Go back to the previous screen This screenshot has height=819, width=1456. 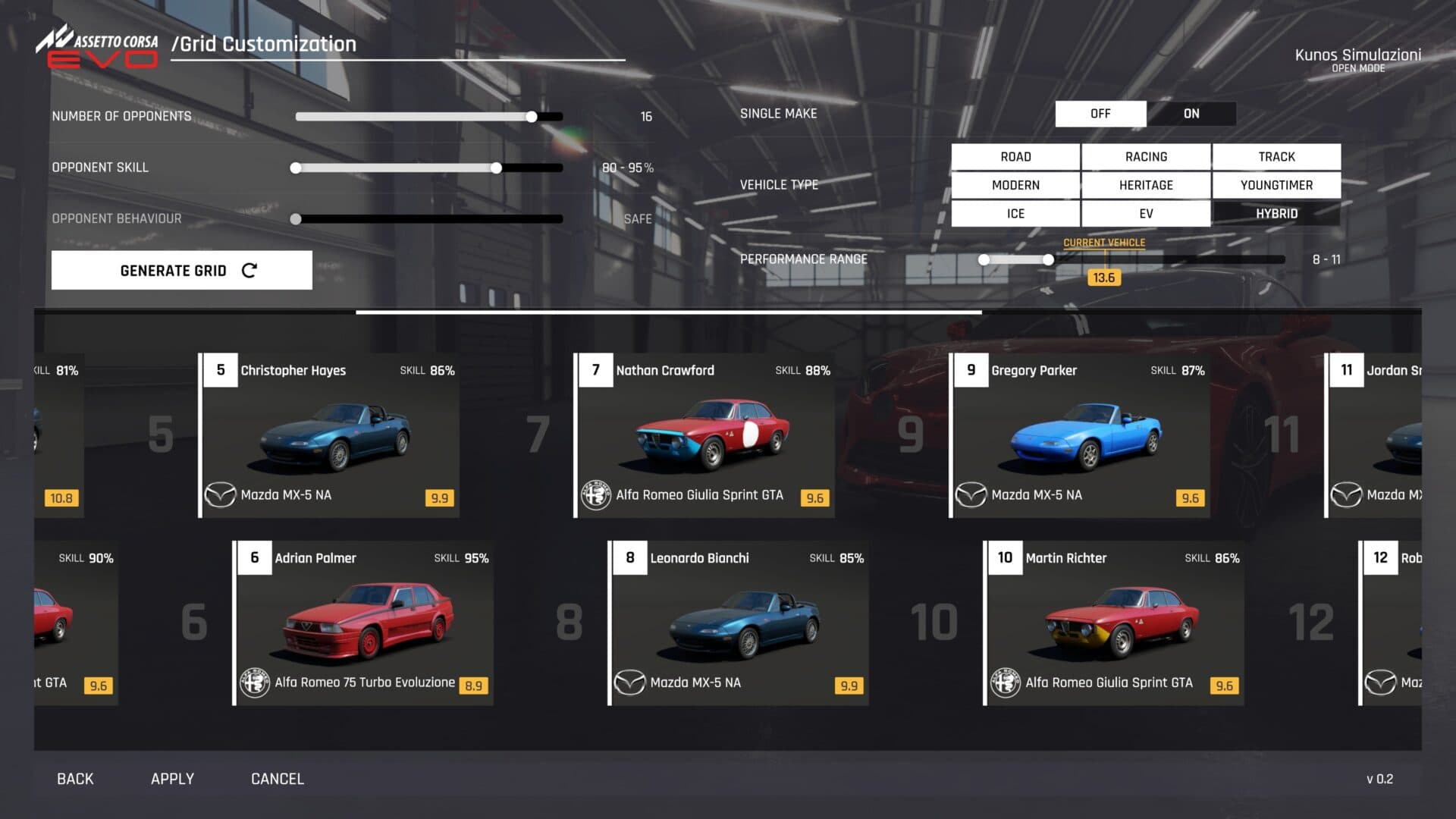[75, 779]
